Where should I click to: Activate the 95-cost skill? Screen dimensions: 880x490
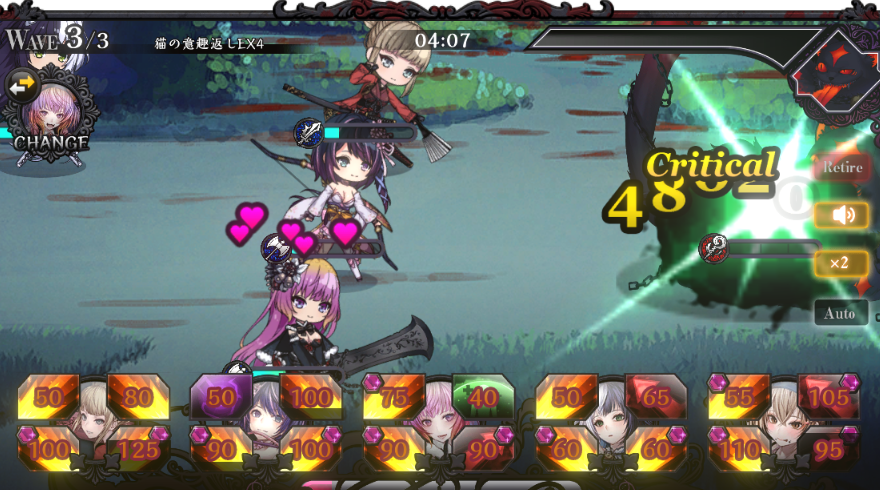828,448
